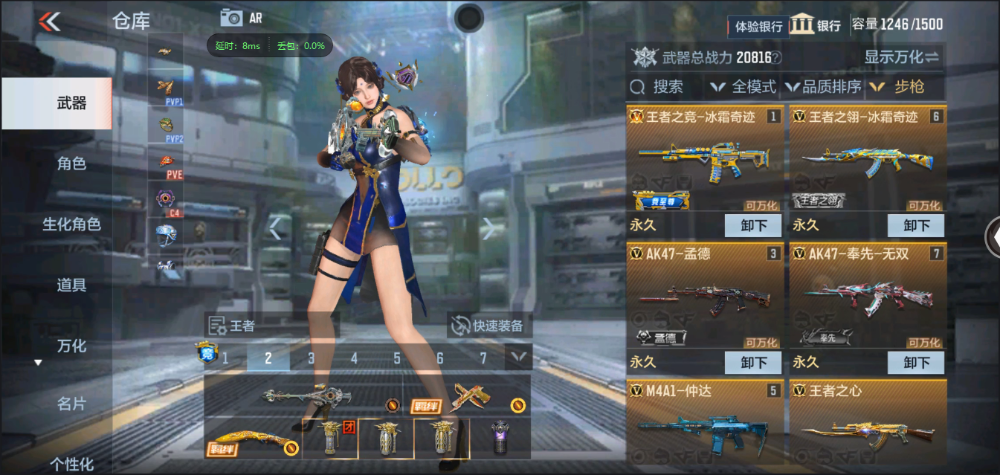Image resolution: width=1000 pixels, height=475 pixels.
Task: Switch to loadout bag 3
Action: point(311,357)
